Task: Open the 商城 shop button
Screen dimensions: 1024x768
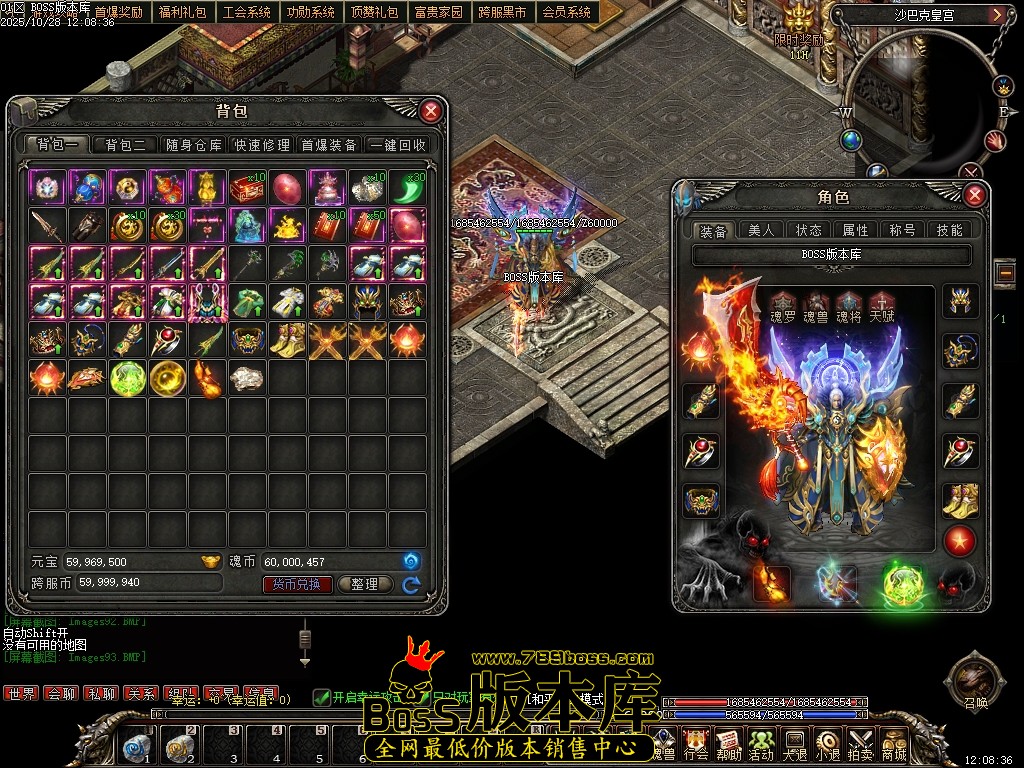Action: pos(892,744)
